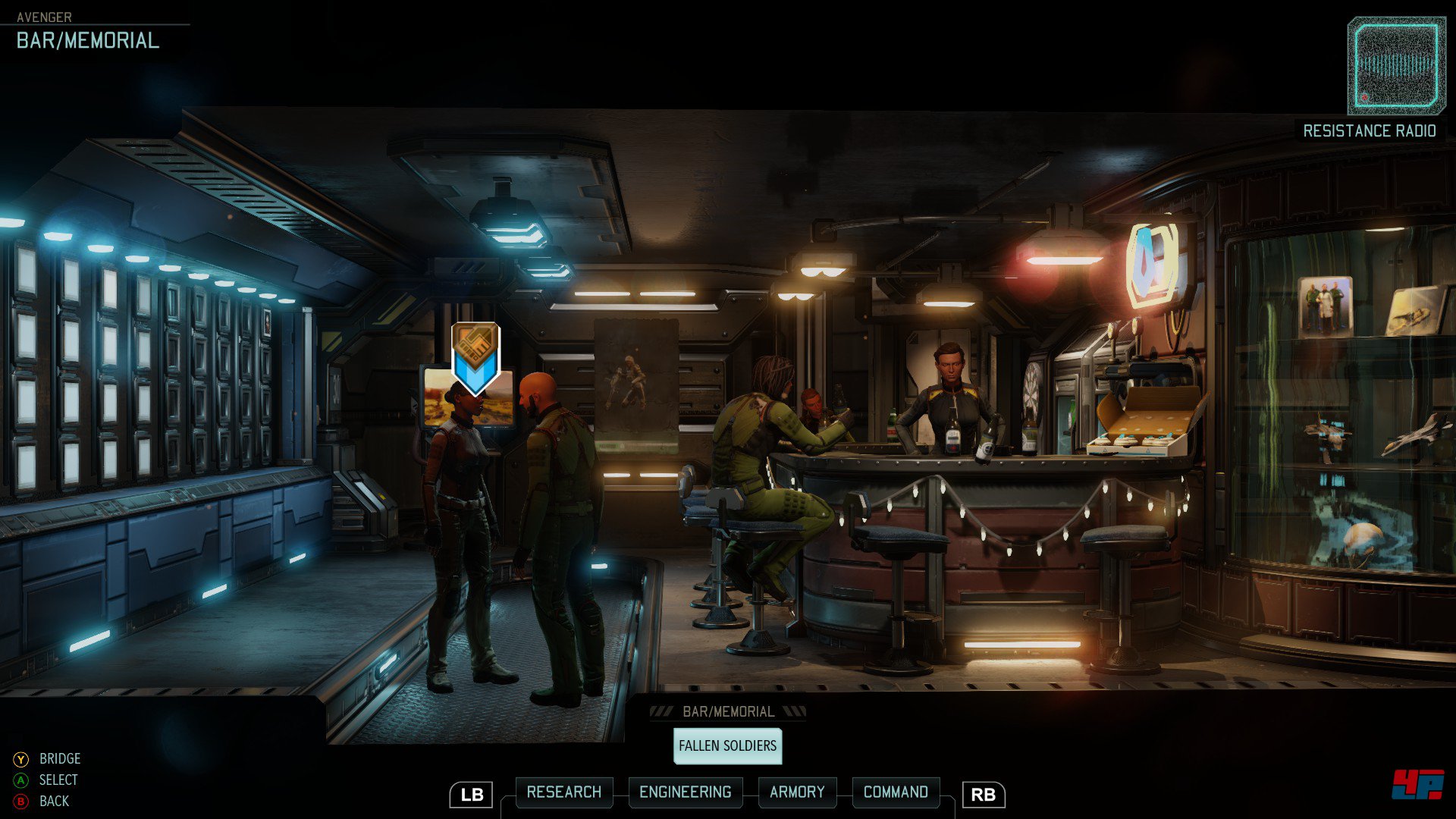This screenshot has width=1456, height=819.
Task: Open the Fallen Soldiers memorial list
Action: [x=727, y=746]
